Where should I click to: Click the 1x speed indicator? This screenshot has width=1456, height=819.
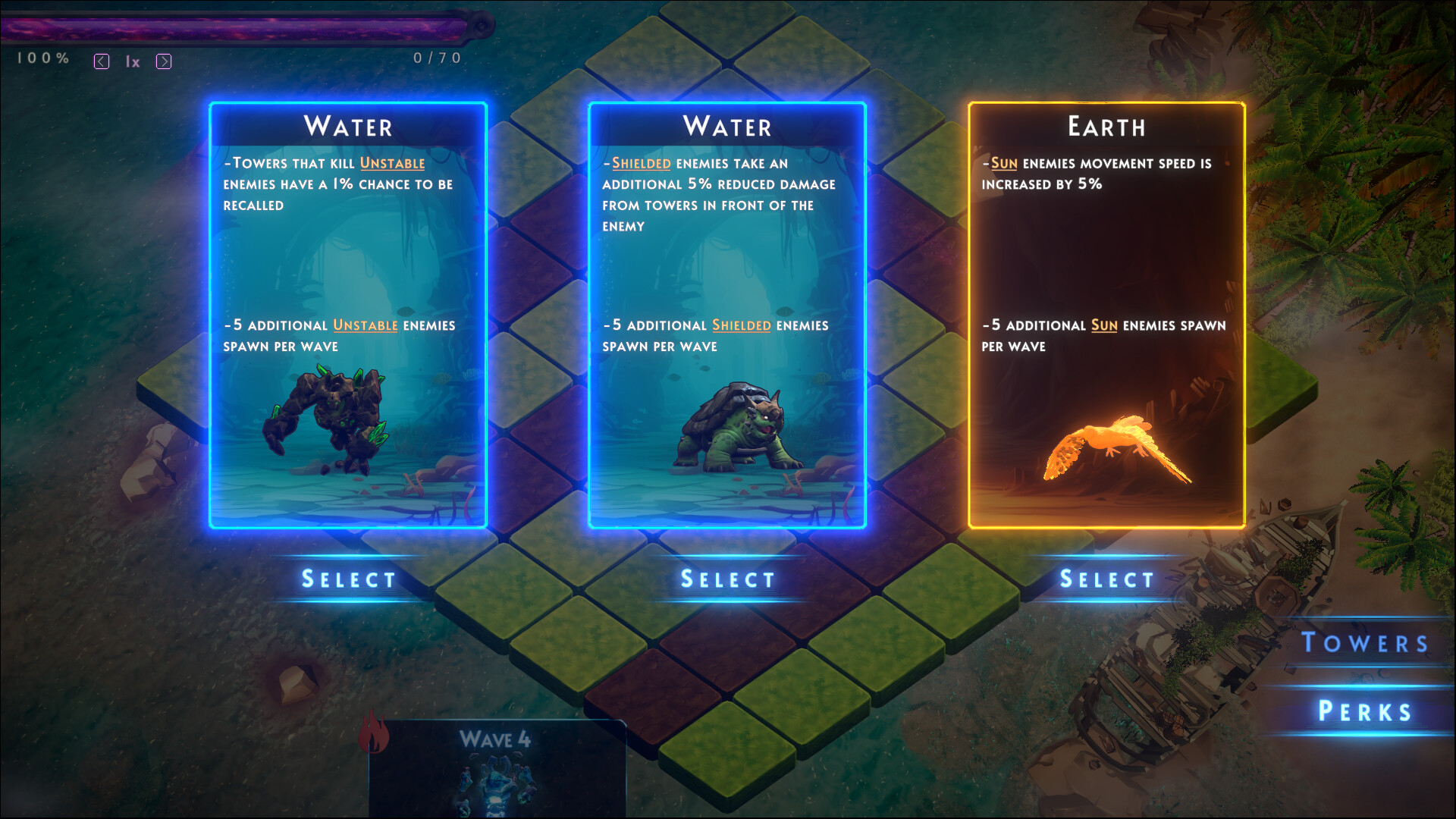pos(133,62)
